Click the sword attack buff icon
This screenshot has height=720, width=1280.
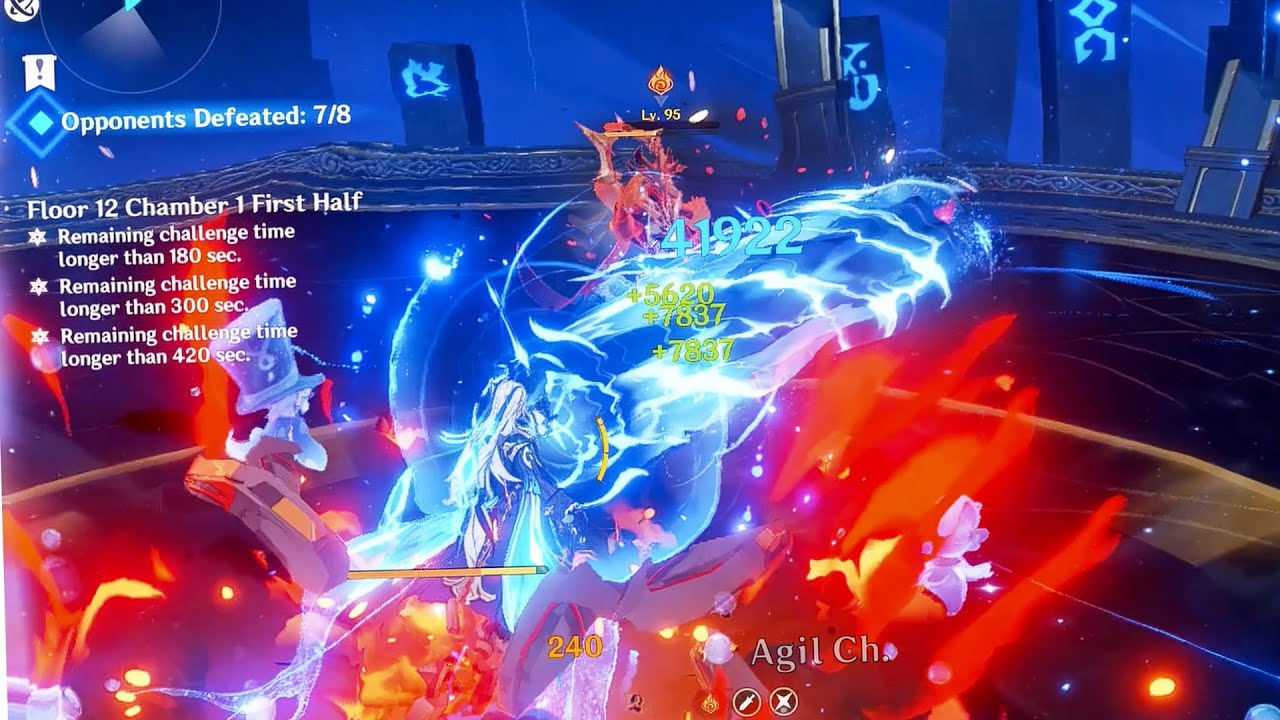click(x=745, y=702)
